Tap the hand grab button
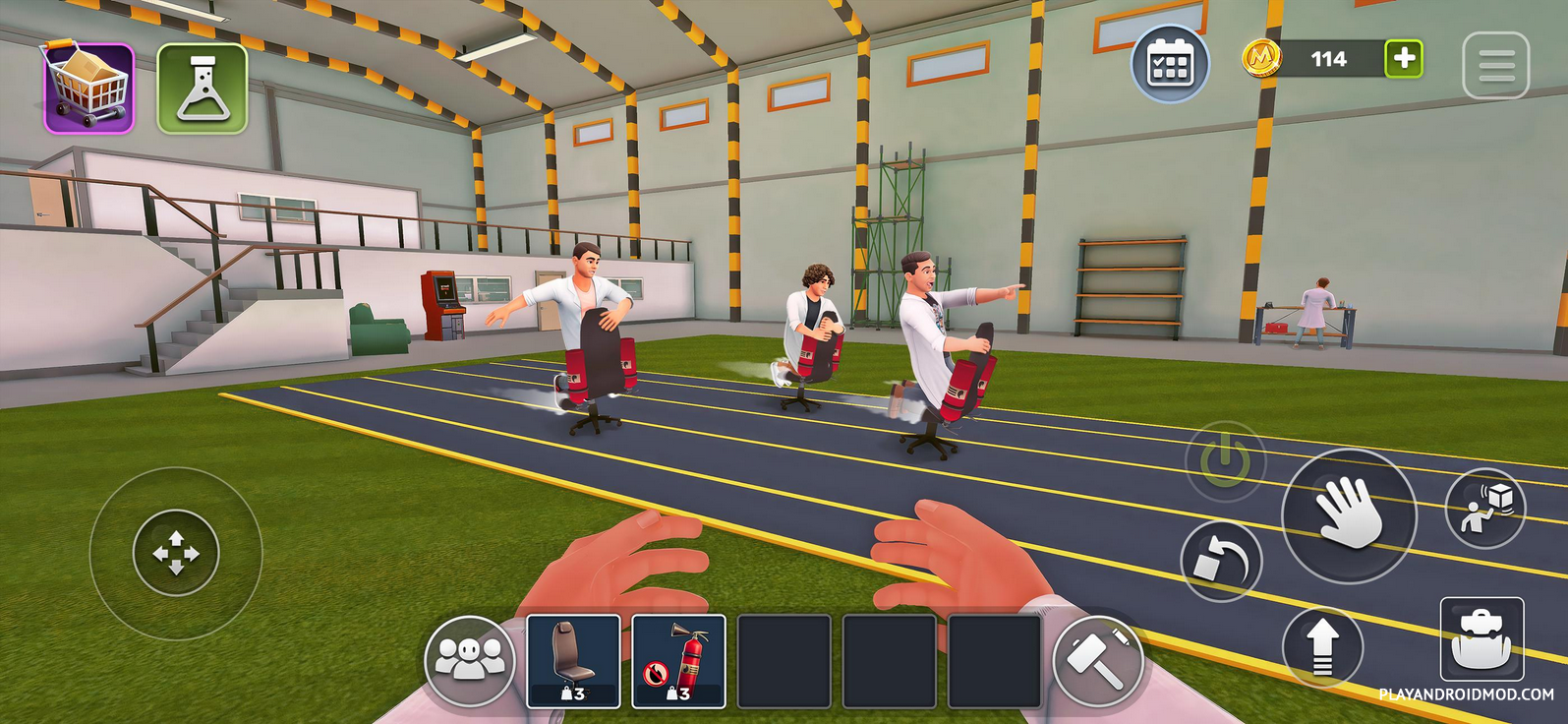Viewport: 1568px width, 724px height. pyautogui.click(x=1349, y=515)
